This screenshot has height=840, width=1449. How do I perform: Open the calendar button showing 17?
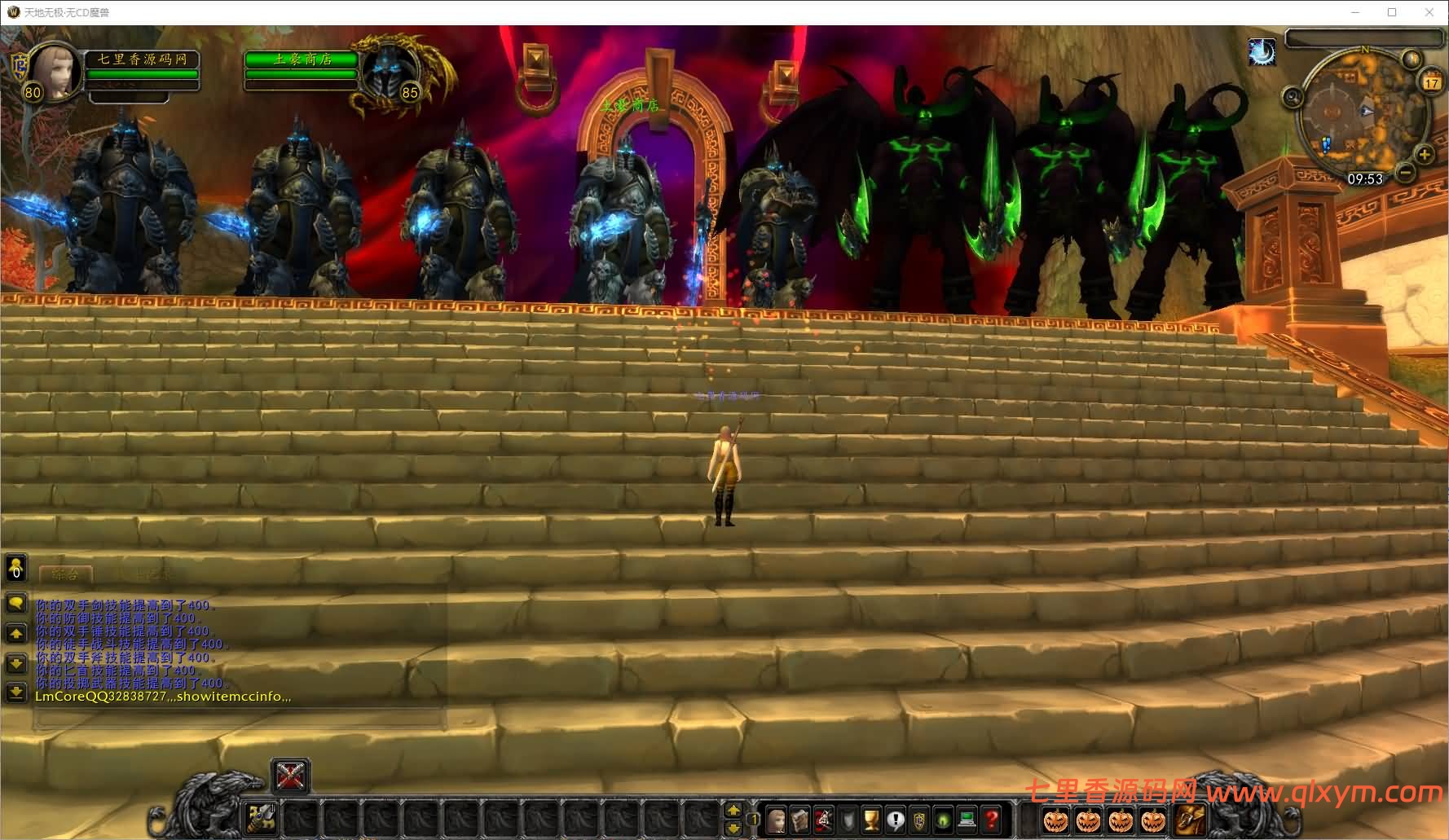[x=1432, y=81]
